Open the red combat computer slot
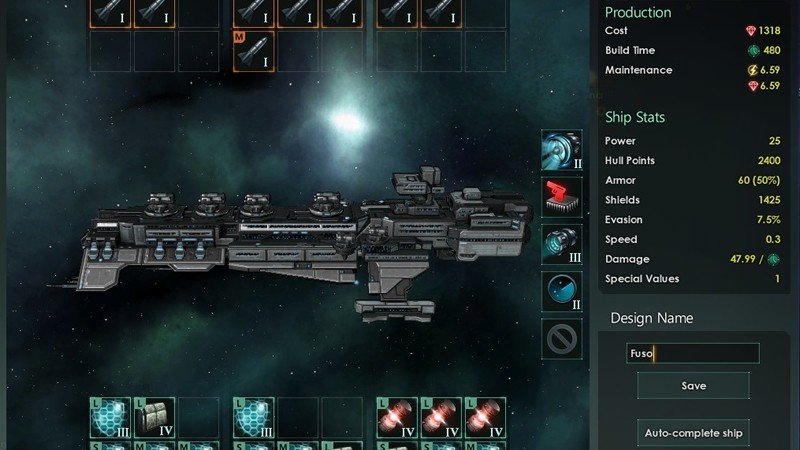 562,197
